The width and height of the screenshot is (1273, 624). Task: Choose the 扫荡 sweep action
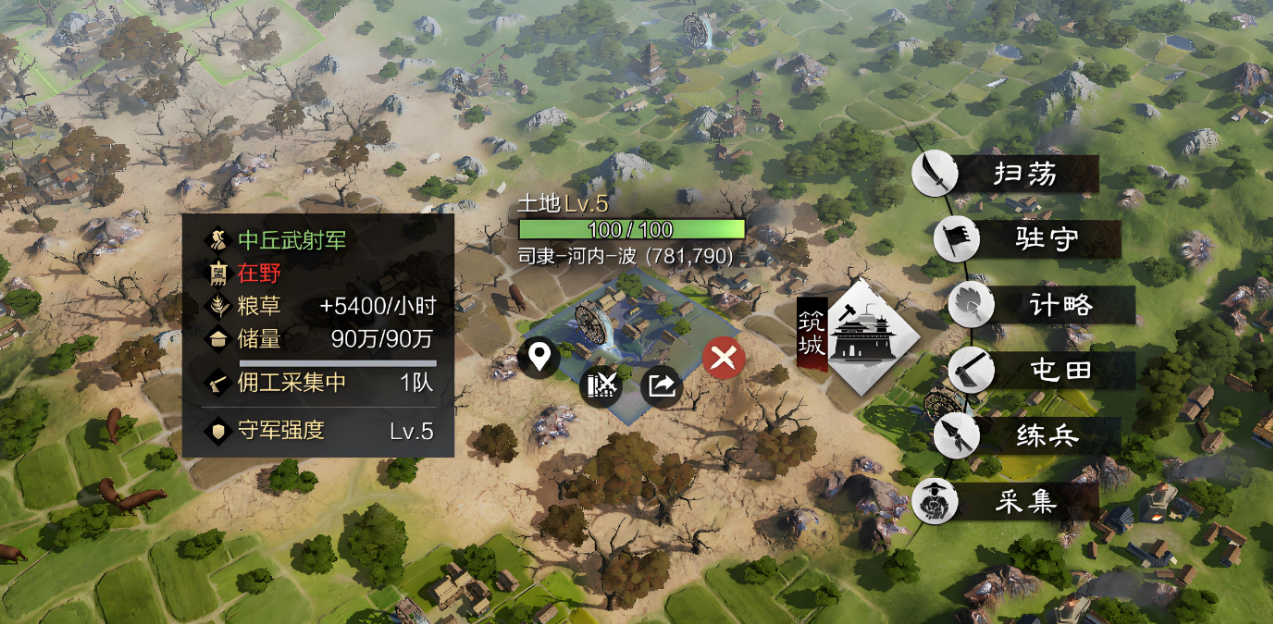(x=1008, y=174)
